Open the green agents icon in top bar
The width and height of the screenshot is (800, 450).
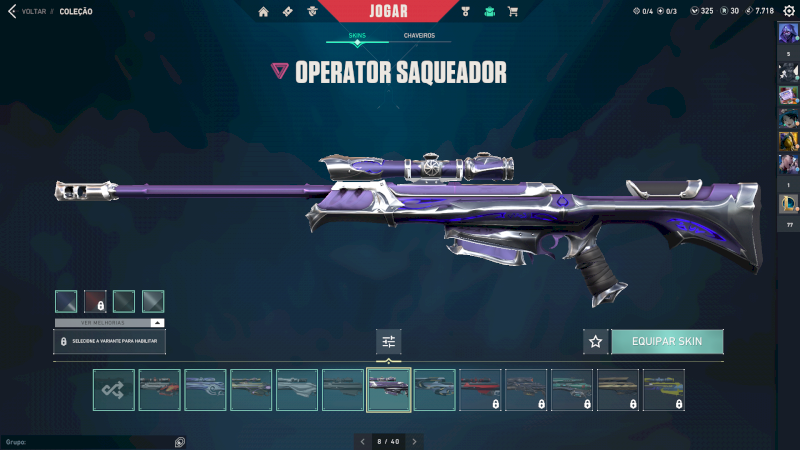click(x=489, y=11)
